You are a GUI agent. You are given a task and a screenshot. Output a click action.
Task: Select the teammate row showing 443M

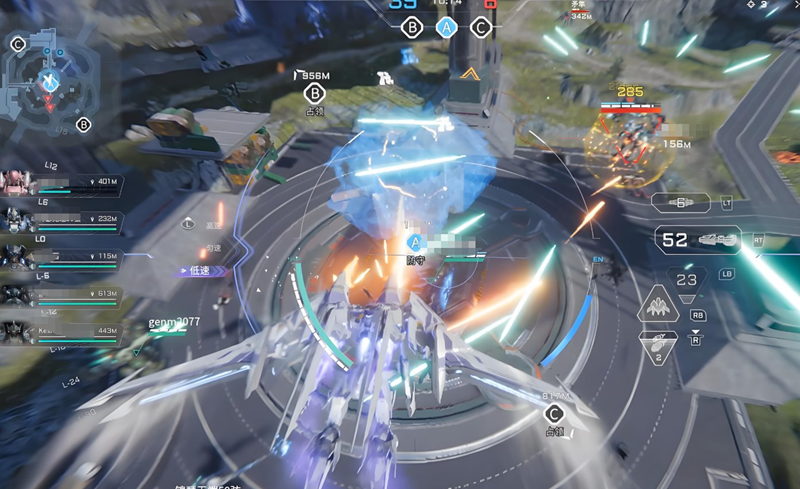point(60,332)
